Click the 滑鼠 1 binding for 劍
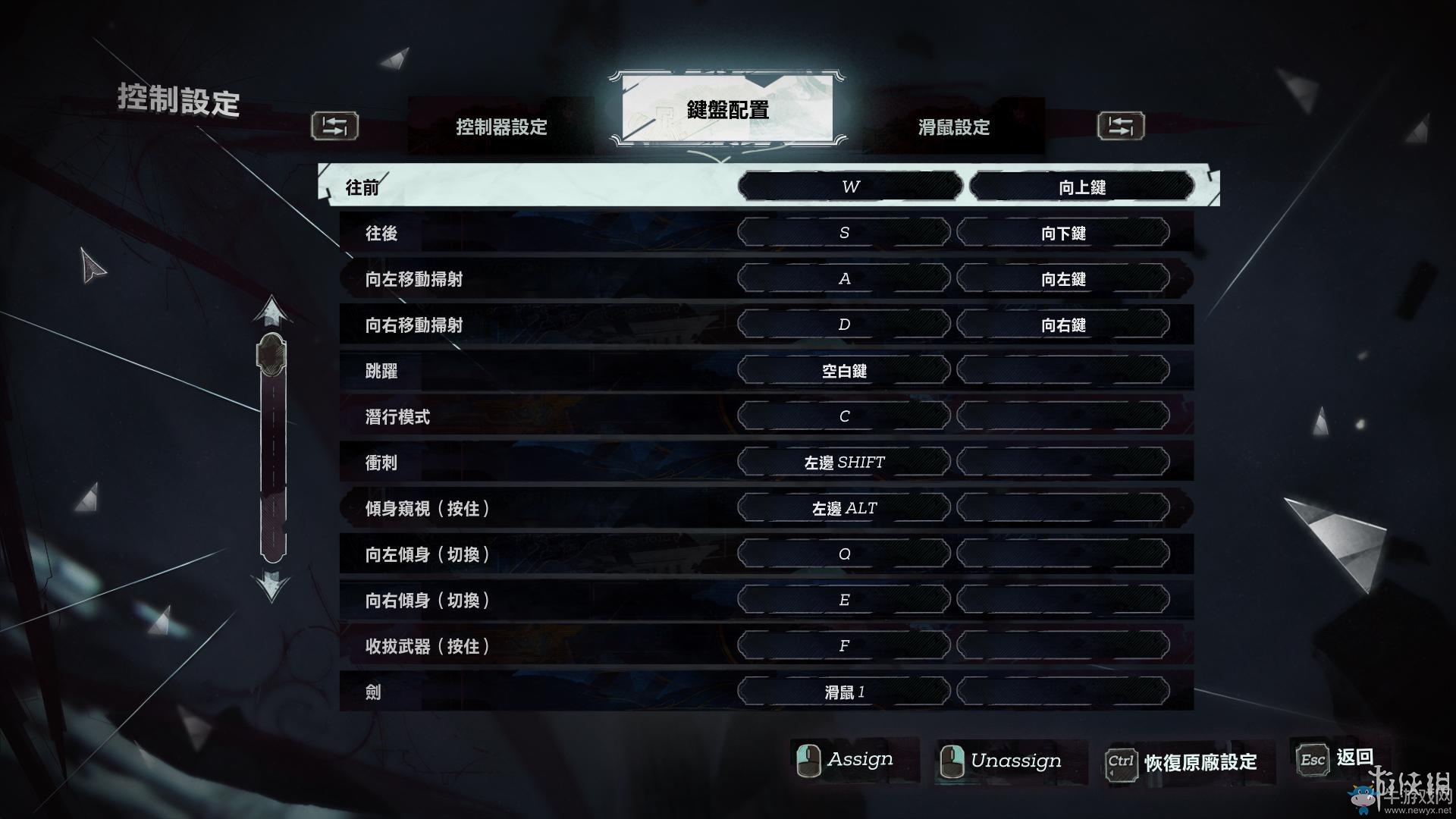Image resolution: width=1456 pixels, height=819 pixels. pos(844,691)
